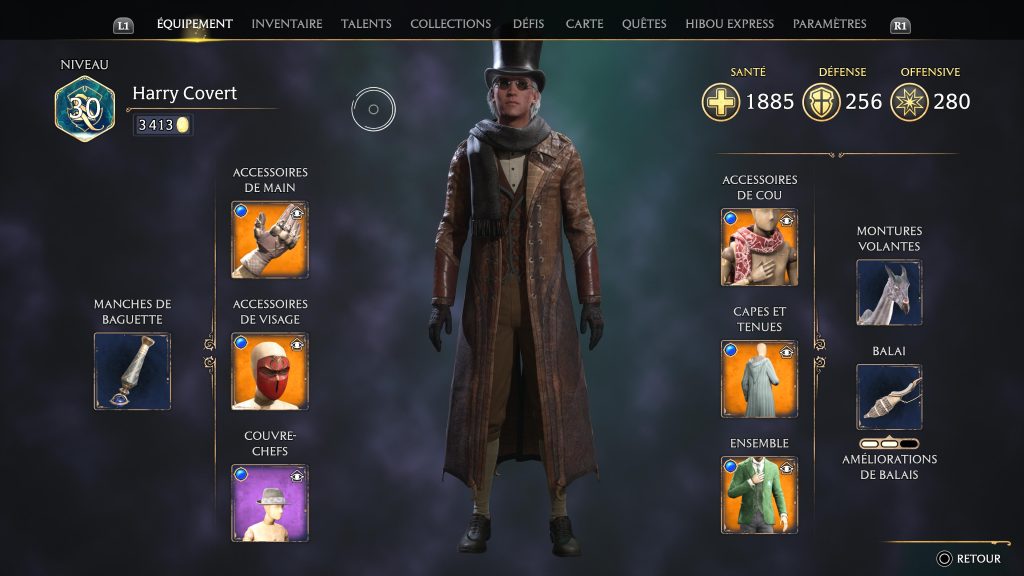Image resolution: width=1024 pixels, height=576 pixels.
Task: Go to the Défis tab
Action: [528, 24]
